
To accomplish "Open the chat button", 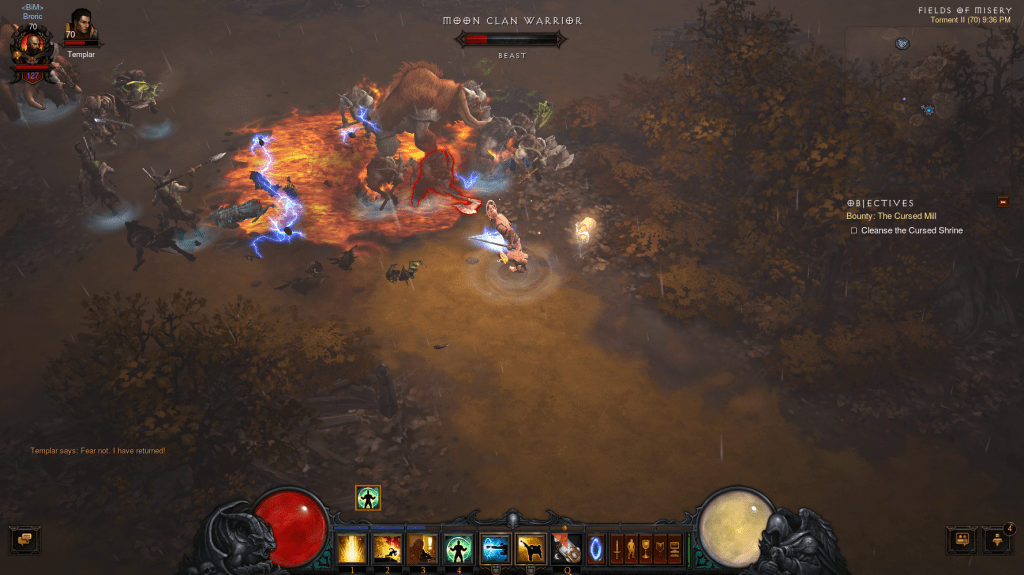I will pyautogui.click(x=22, y=540).
